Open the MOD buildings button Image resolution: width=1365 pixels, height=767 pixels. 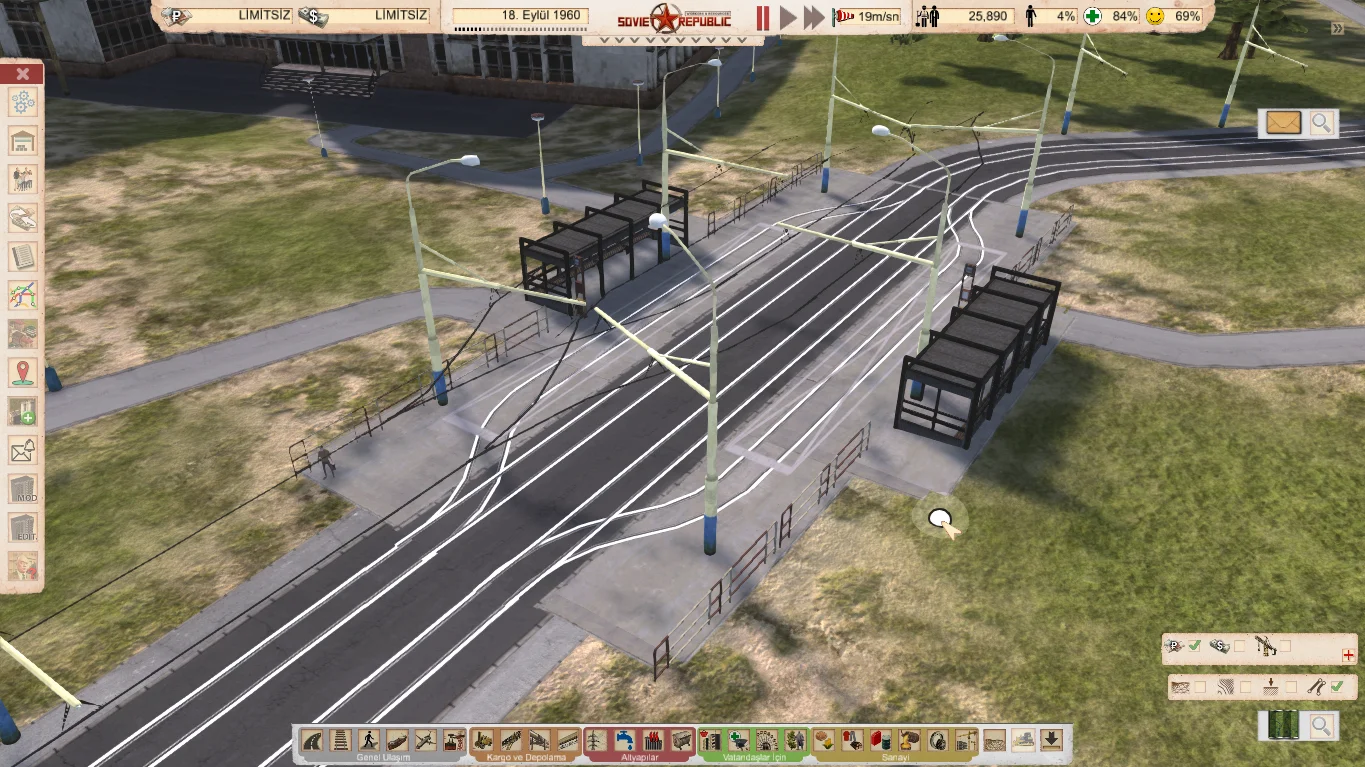click(x=22, y=490)
